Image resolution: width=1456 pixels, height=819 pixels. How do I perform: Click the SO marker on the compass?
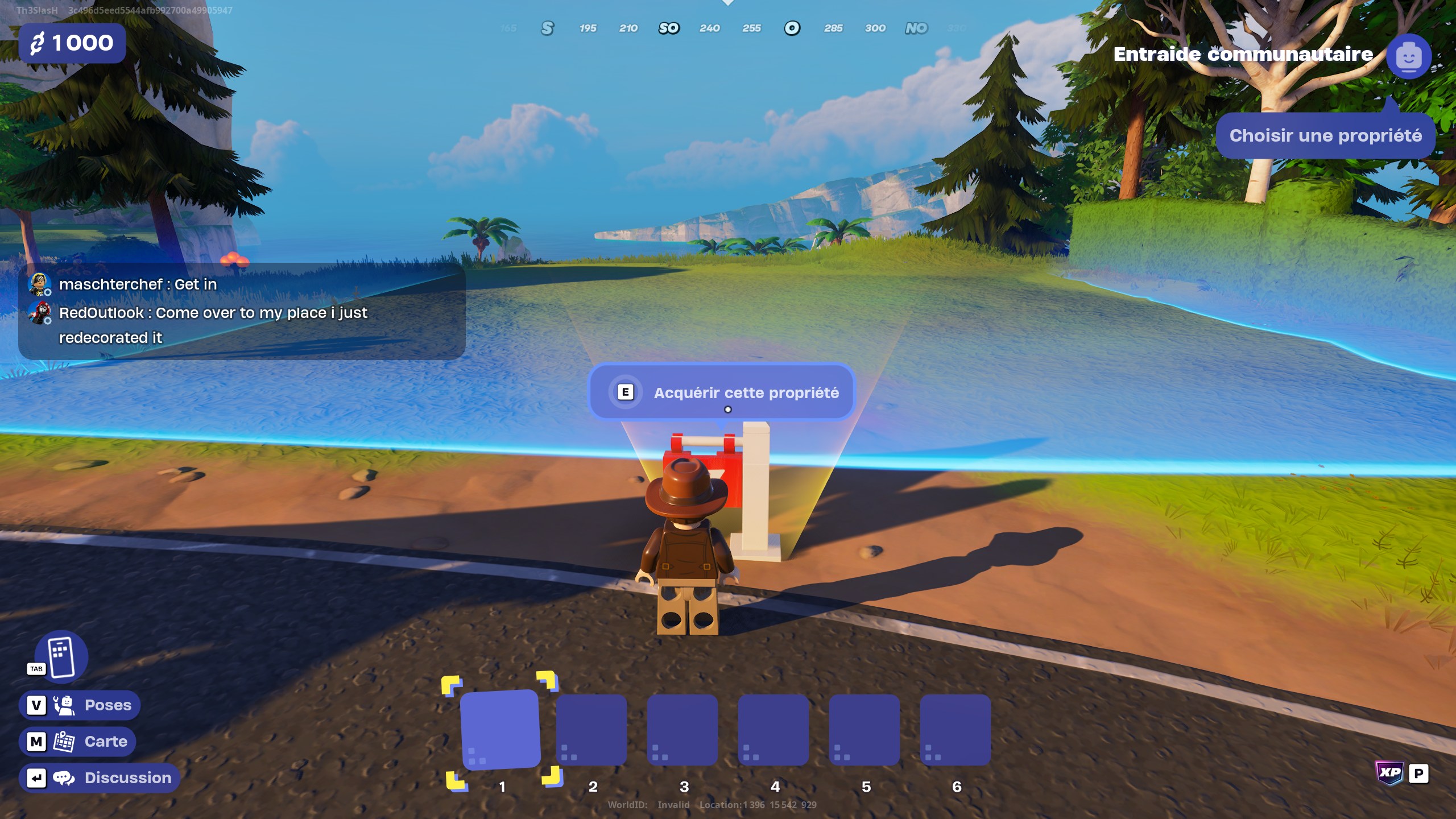point(669,28)
